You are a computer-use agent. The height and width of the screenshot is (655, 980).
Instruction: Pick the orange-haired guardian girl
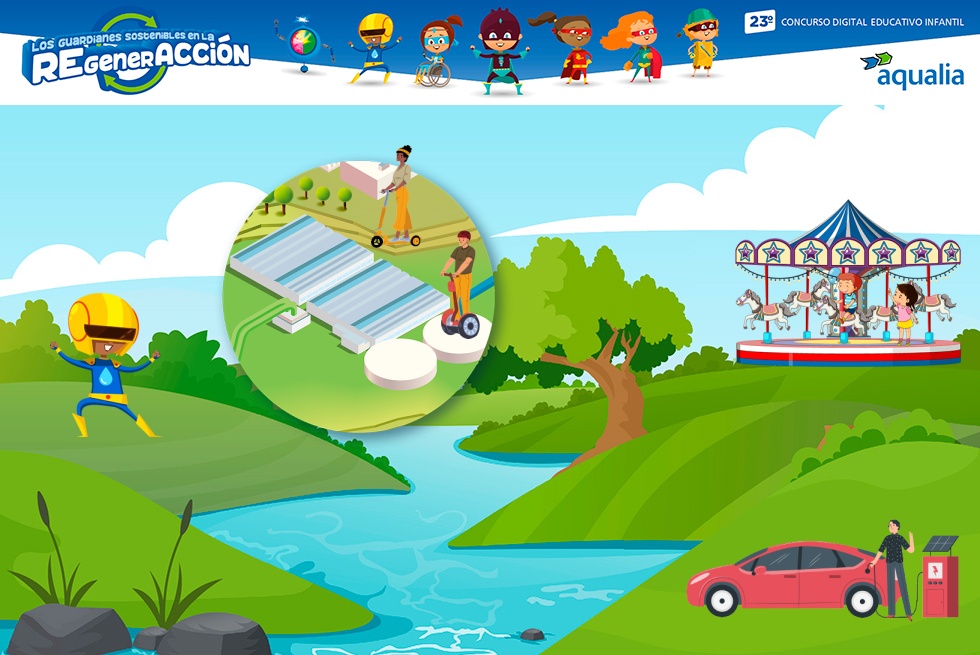click(x=636, y=46)
